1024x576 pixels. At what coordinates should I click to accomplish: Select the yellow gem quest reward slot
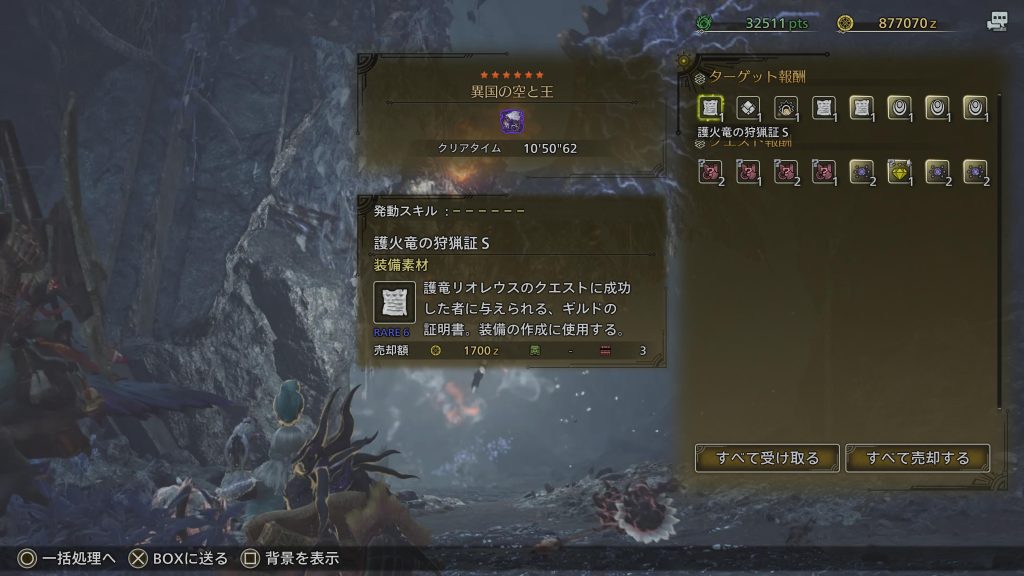(900, 171)
